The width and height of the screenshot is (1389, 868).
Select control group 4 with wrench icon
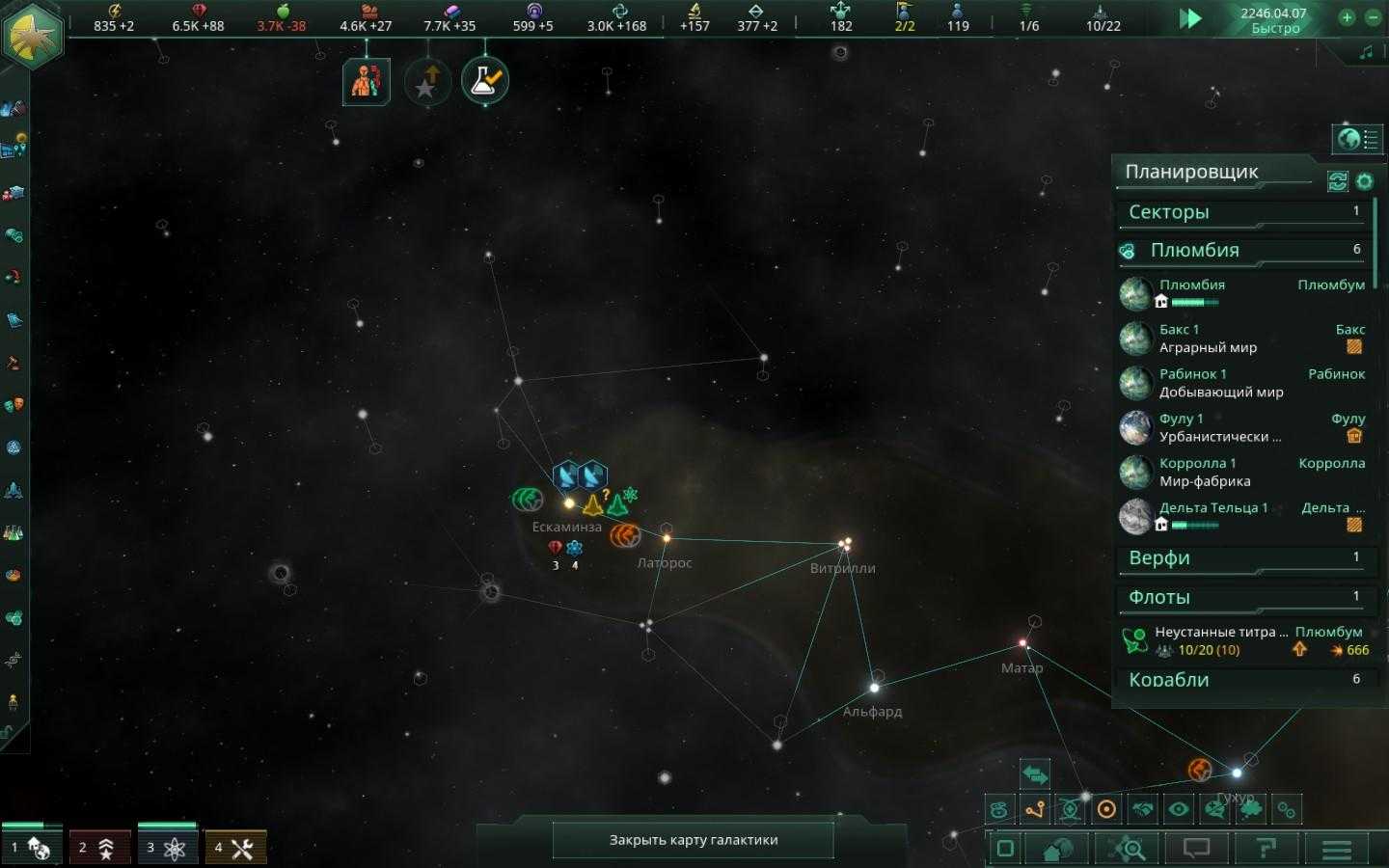pyautogui.click(x=234, y=848)
